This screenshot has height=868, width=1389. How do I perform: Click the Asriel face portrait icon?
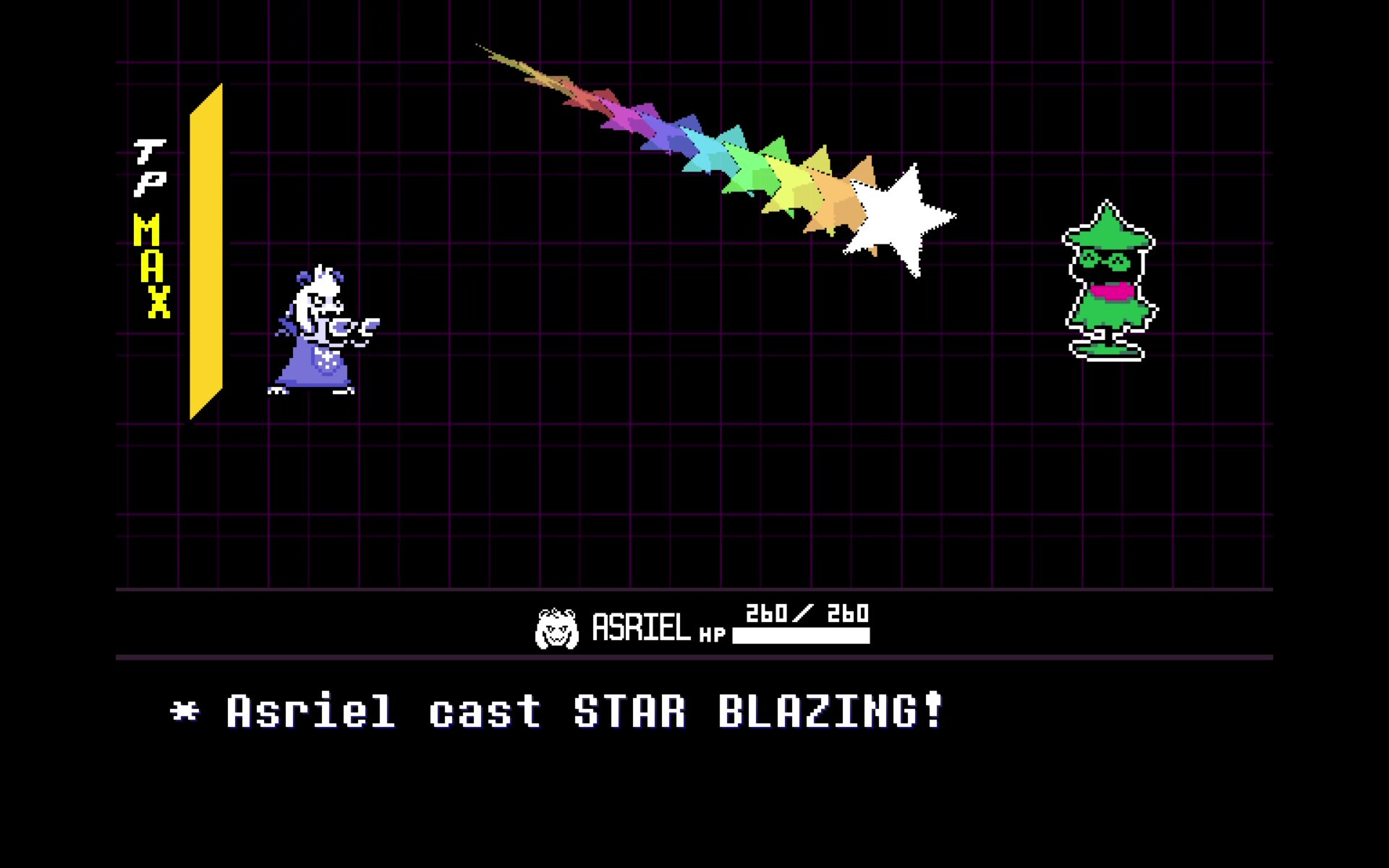pyautogui.click(x=557, y=628)
